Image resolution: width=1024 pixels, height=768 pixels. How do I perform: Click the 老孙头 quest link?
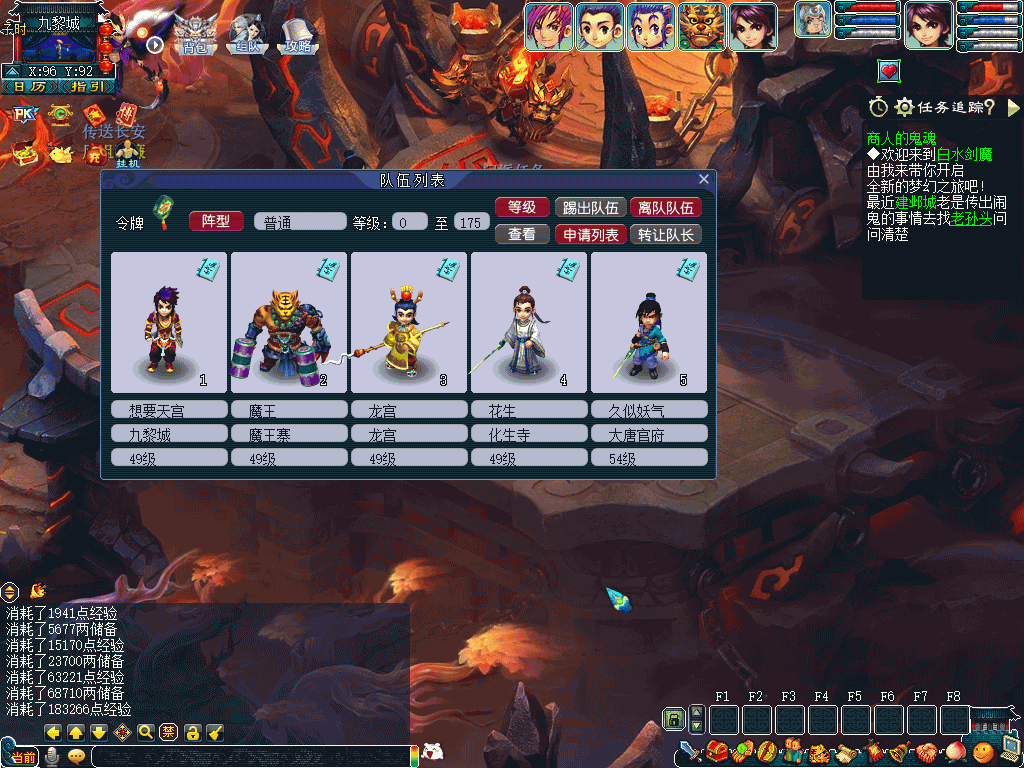(x=971, y=219)
